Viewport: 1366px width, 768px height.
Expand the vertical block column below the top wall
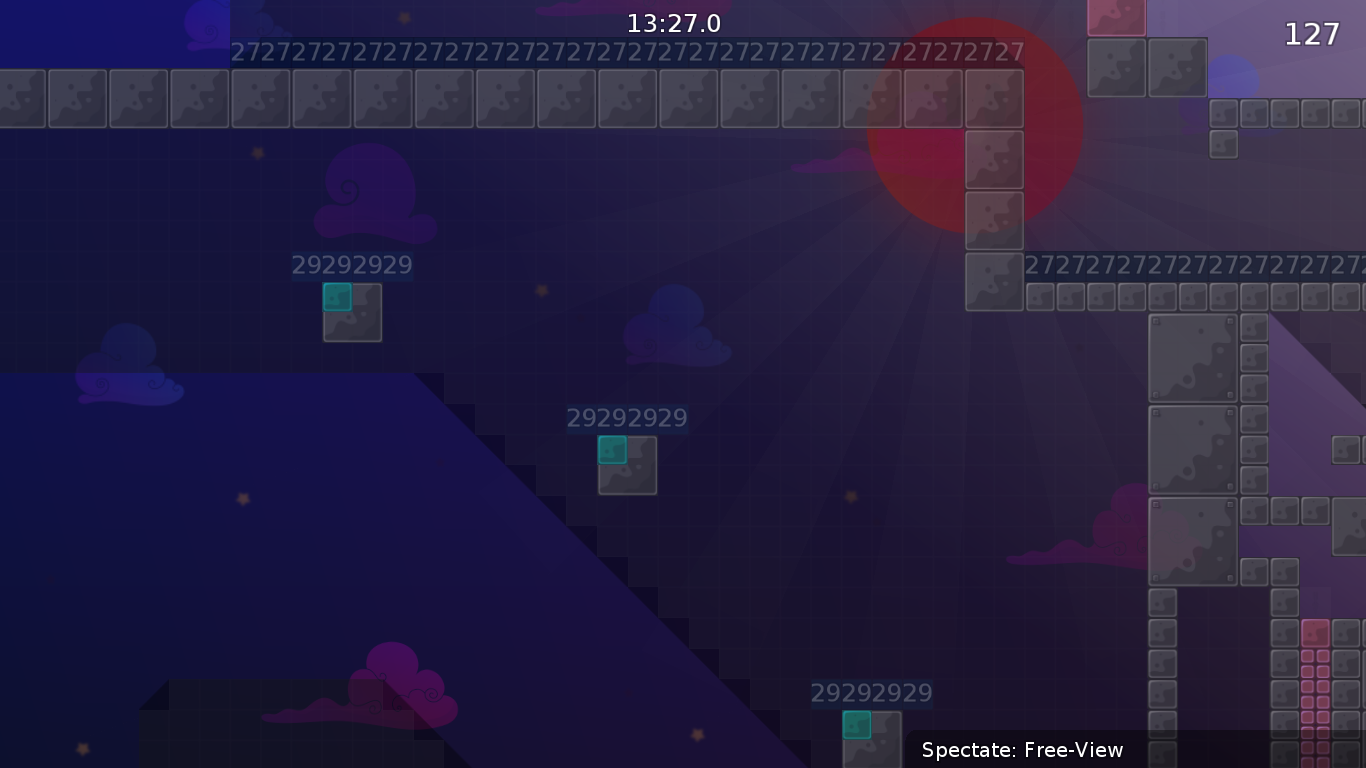point(994,220)
